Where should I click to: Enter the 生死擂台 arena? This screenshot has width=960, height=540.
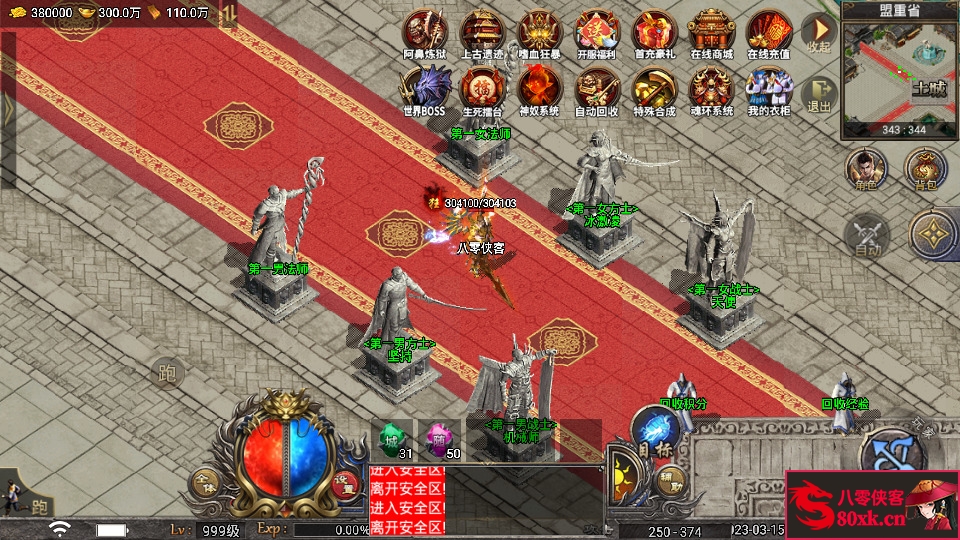click(x=482, y=90)
